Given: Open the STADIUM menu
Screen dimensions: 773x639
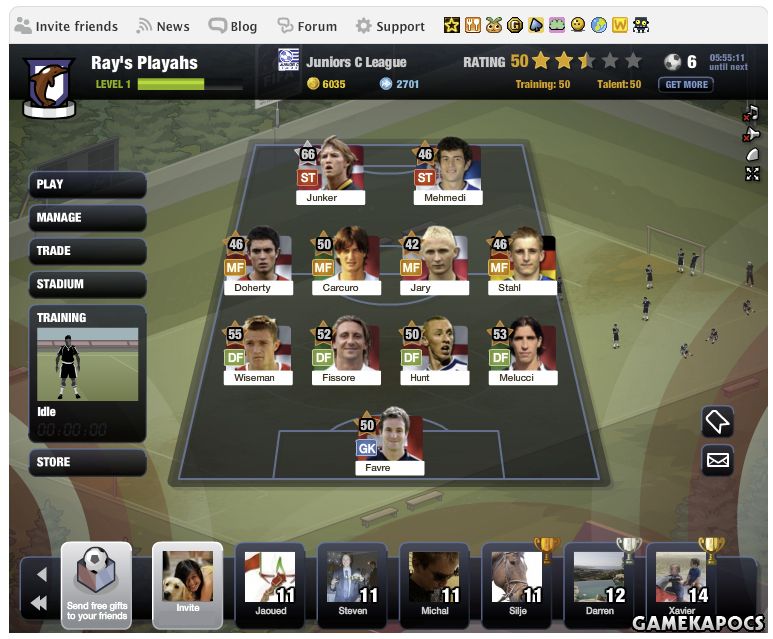Looking at the screenshot, I should point(88,284).
